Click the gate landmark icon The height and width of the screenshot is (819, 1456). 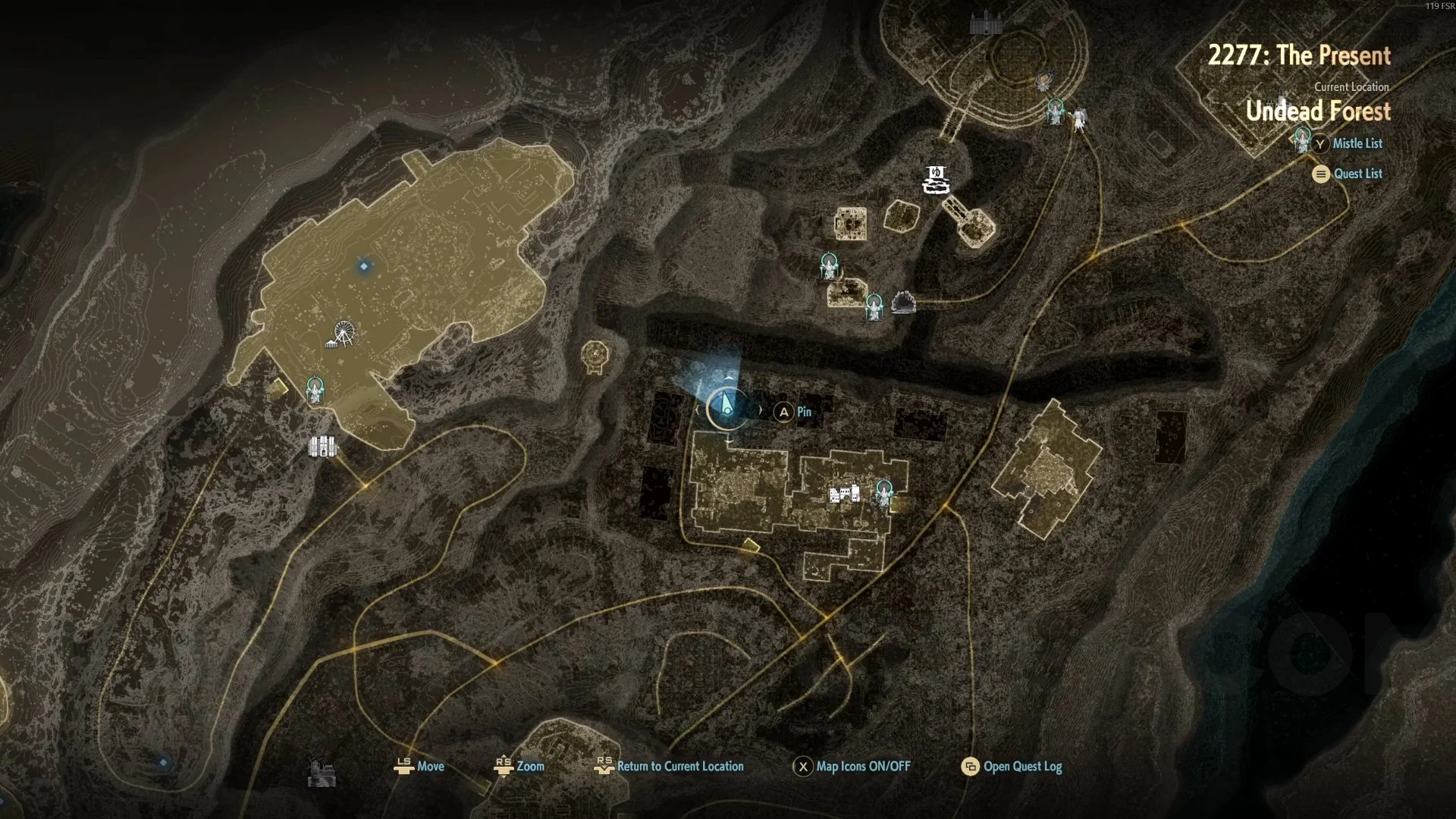(322, 446)
